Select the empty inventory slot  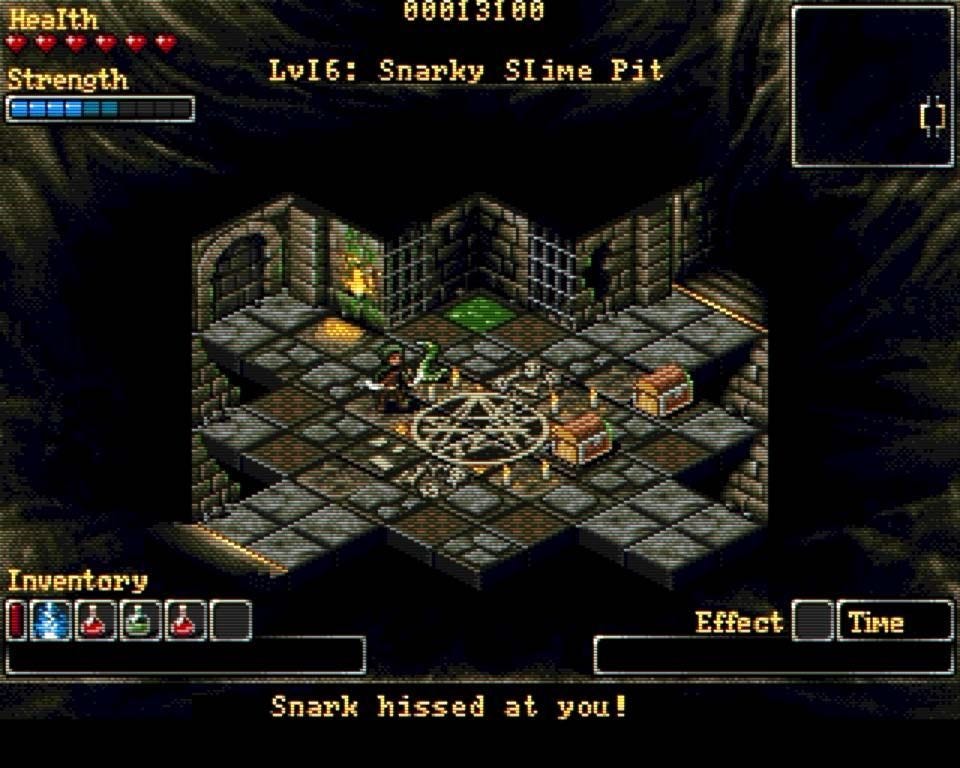[x=231, y=621]
